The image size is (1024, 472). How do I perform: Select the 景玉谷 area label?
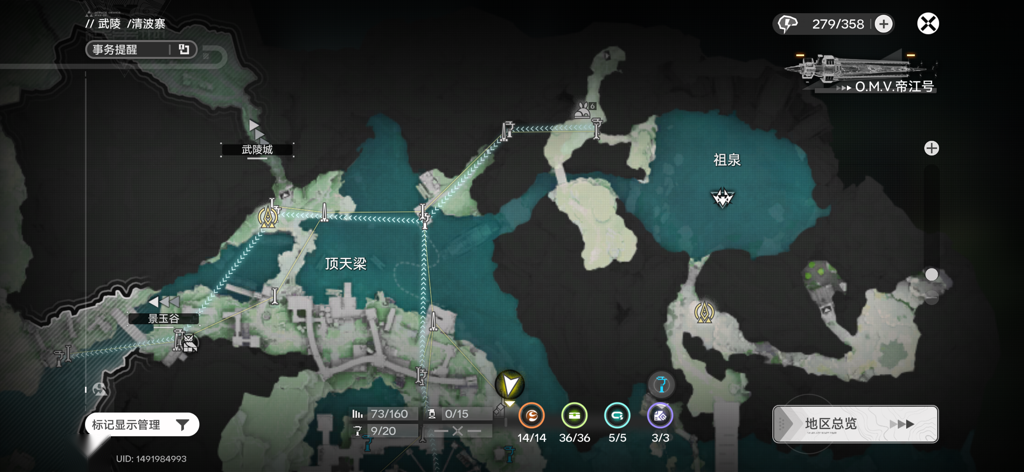point(163,318)
